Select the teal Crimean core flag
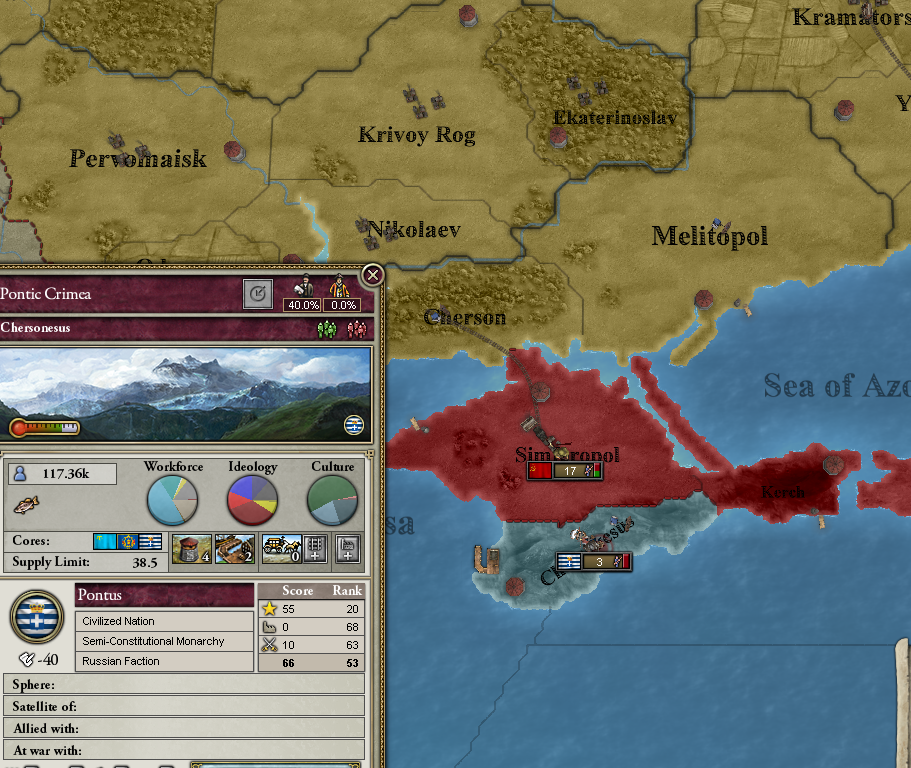The width and height of the screenshot is (911, 768). [x=104, y=541]
